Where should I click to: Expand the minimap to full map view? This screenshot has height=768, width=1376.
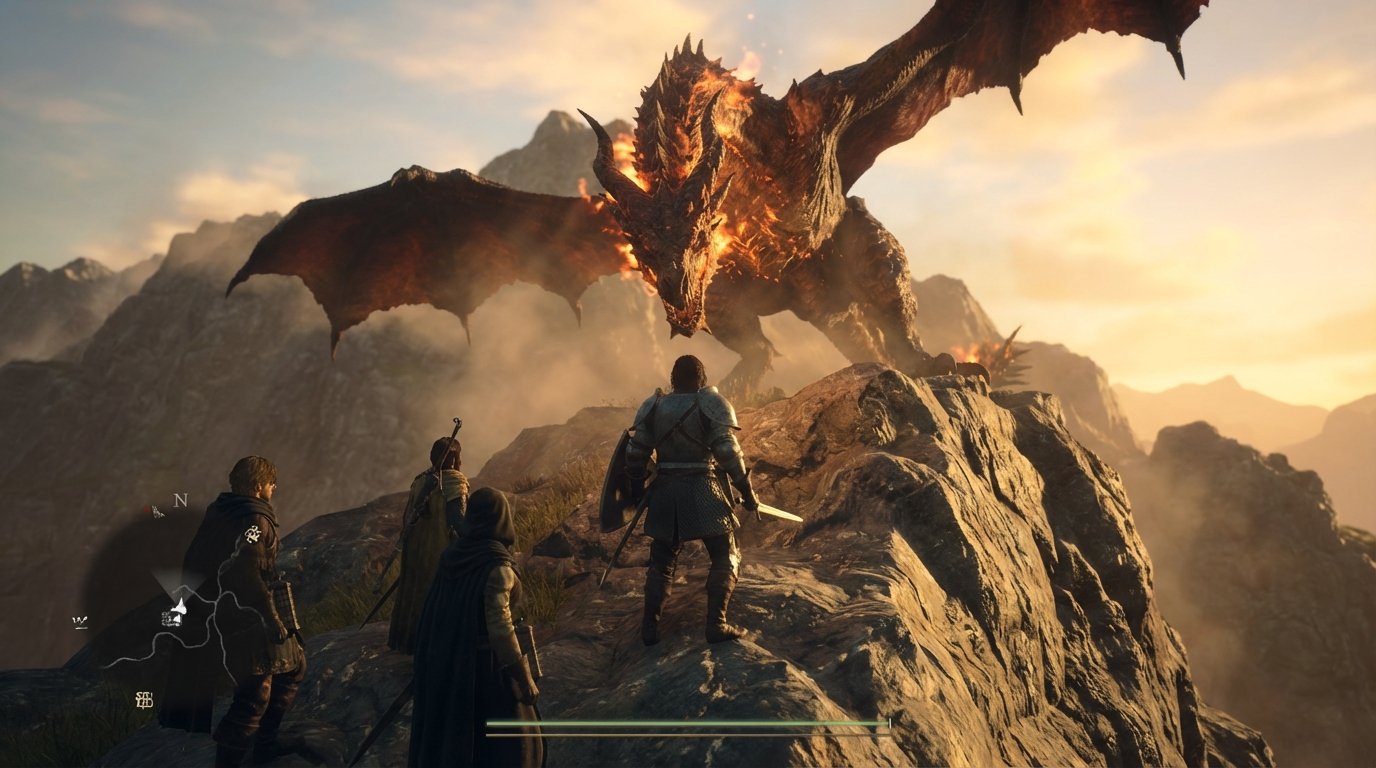tap(175, 600)
